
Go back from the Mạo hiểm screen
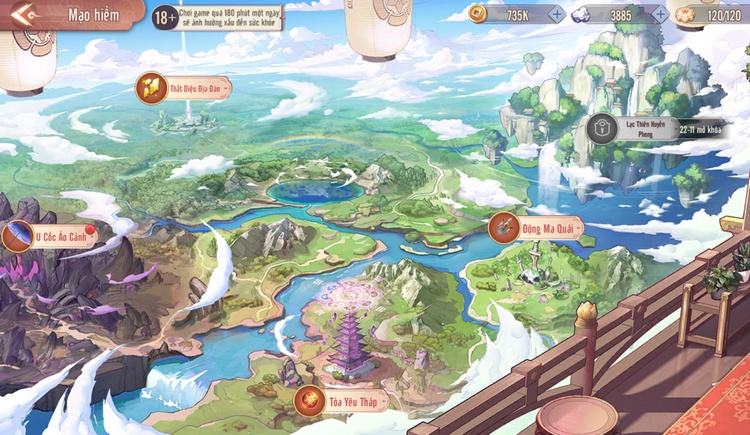(24, 16)
